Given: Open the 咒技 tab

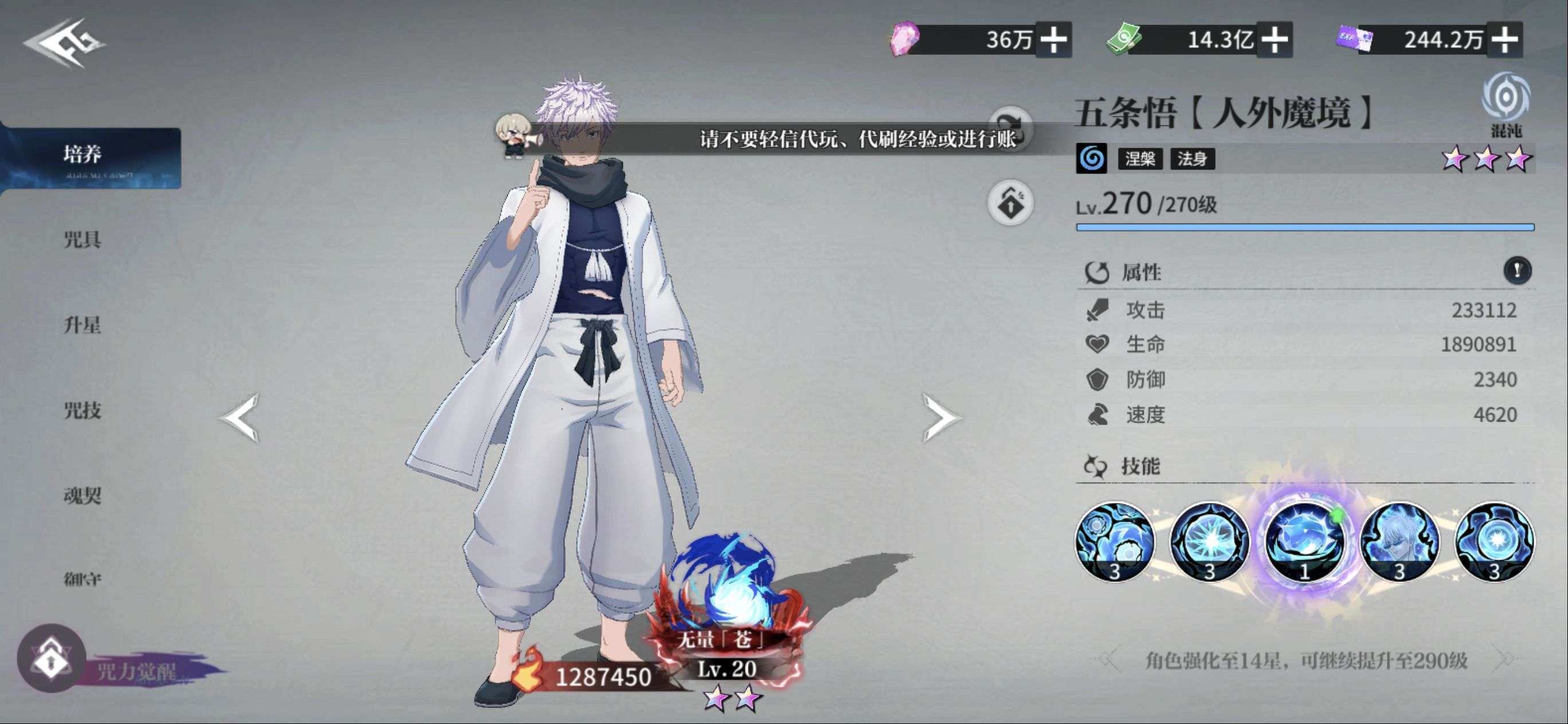Looking at the screenshot, I should click(x=83, y=411).
